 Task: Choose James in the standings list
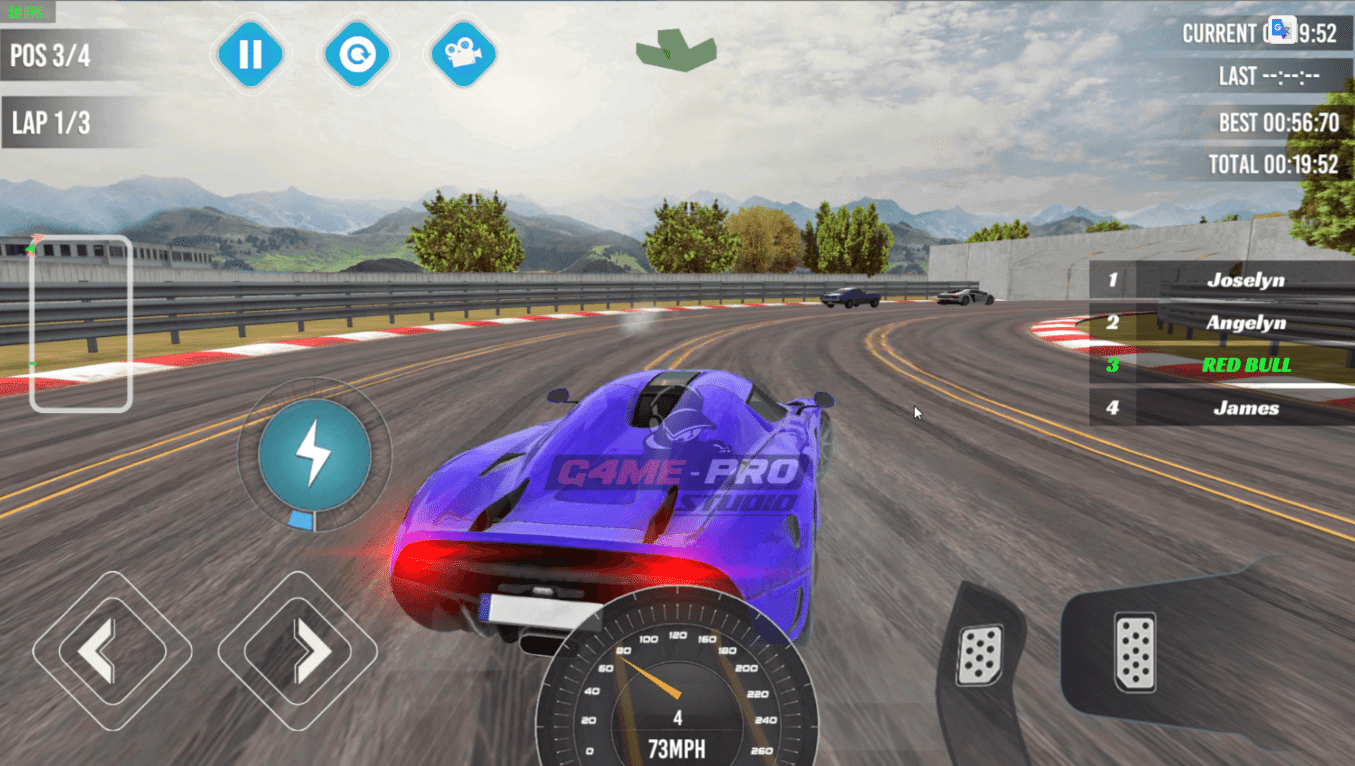coord(1221,408)
